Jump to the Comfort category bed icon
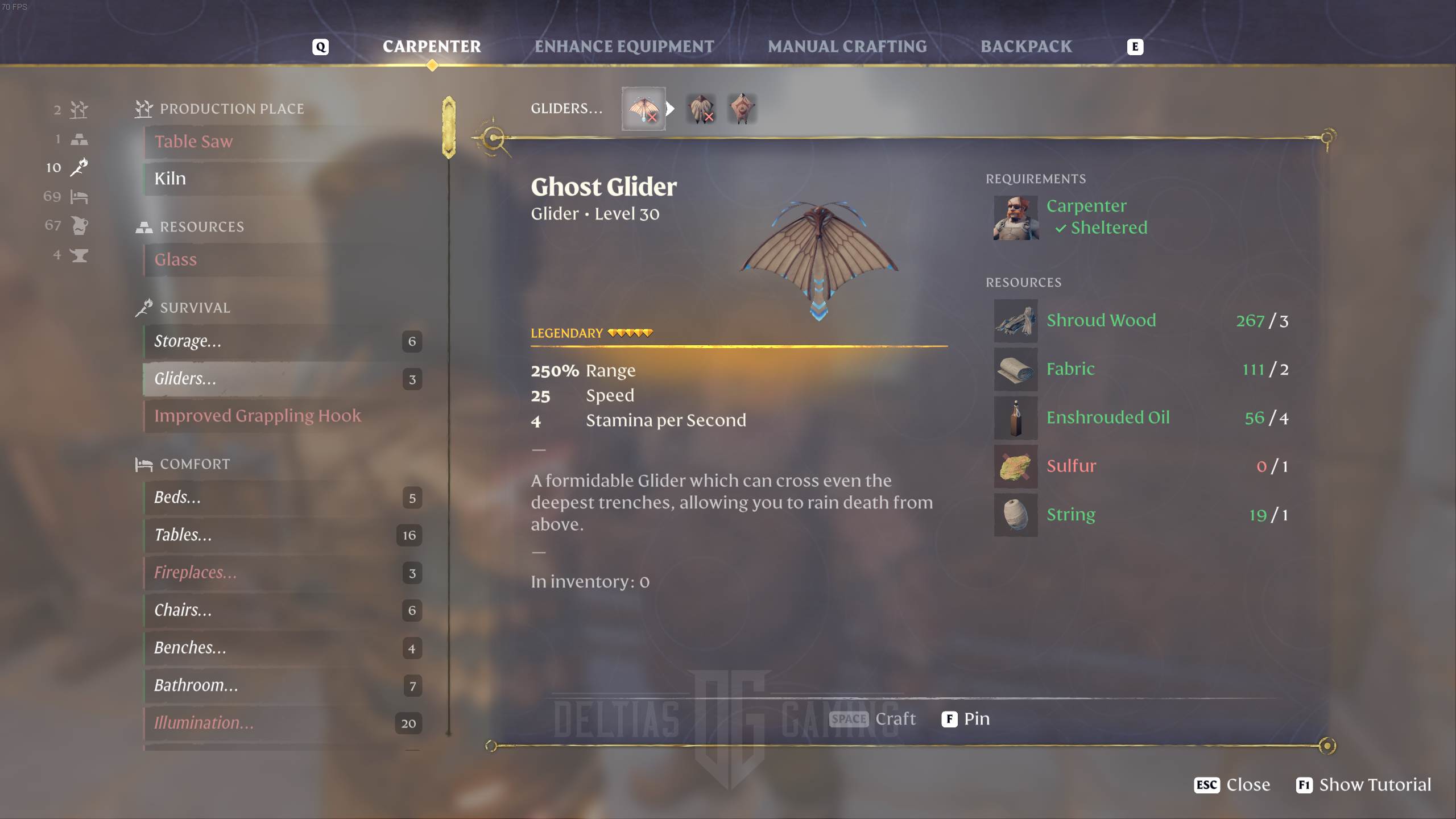1456x819 pixels. point(79,197)
